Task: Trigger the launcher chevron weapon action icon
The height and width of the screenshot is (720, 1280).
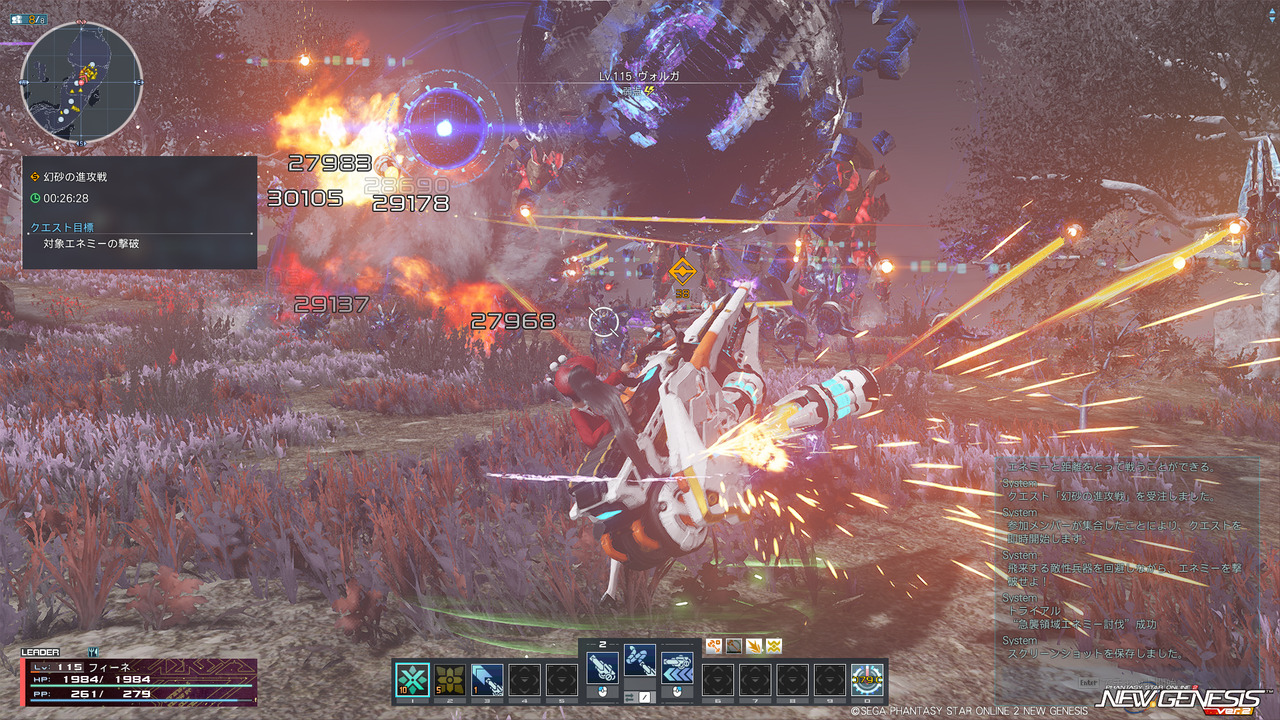Action: pyautogui.click(x=677, y=666)
